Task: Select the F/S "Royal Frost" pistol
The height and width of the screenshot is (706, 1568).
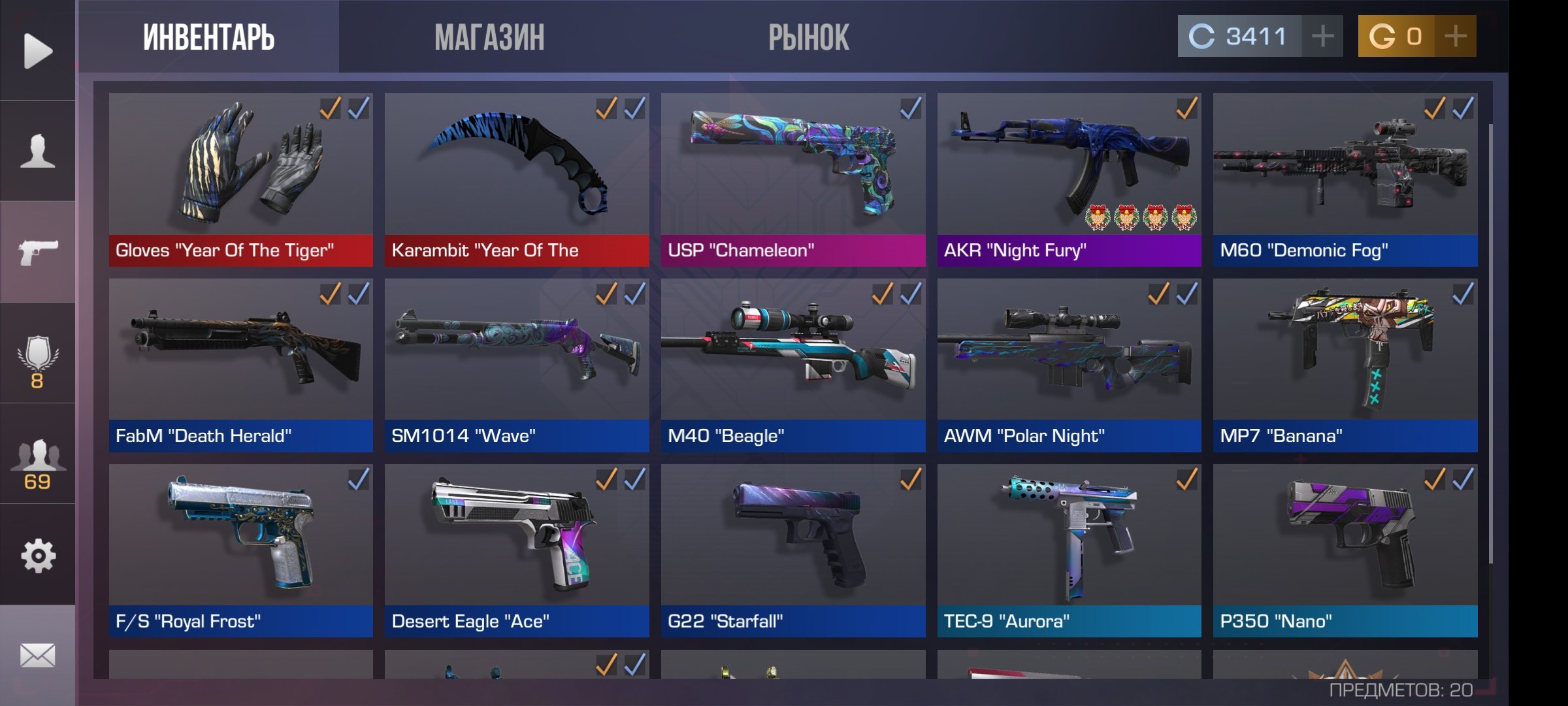Action: pyautogui.click(x=240, y=550)
